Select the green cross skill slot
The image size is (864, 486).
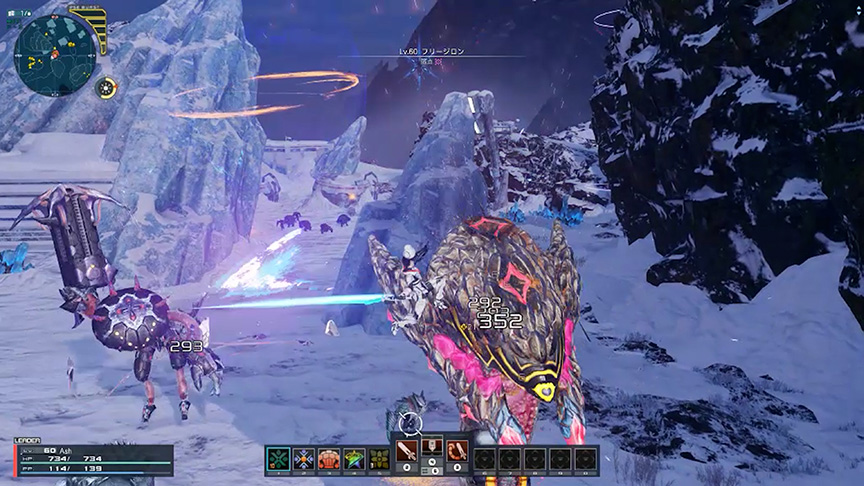279,459
